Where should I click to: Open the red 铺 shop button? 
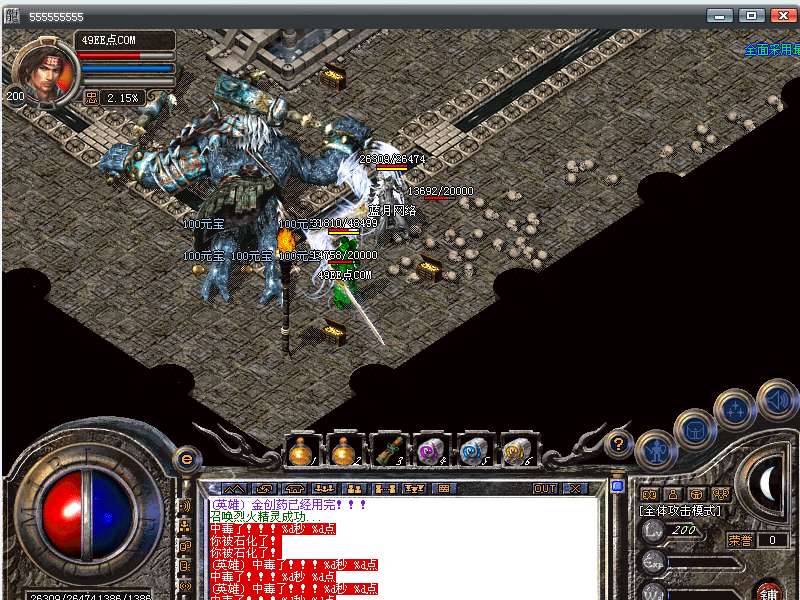tap(769, 590)
